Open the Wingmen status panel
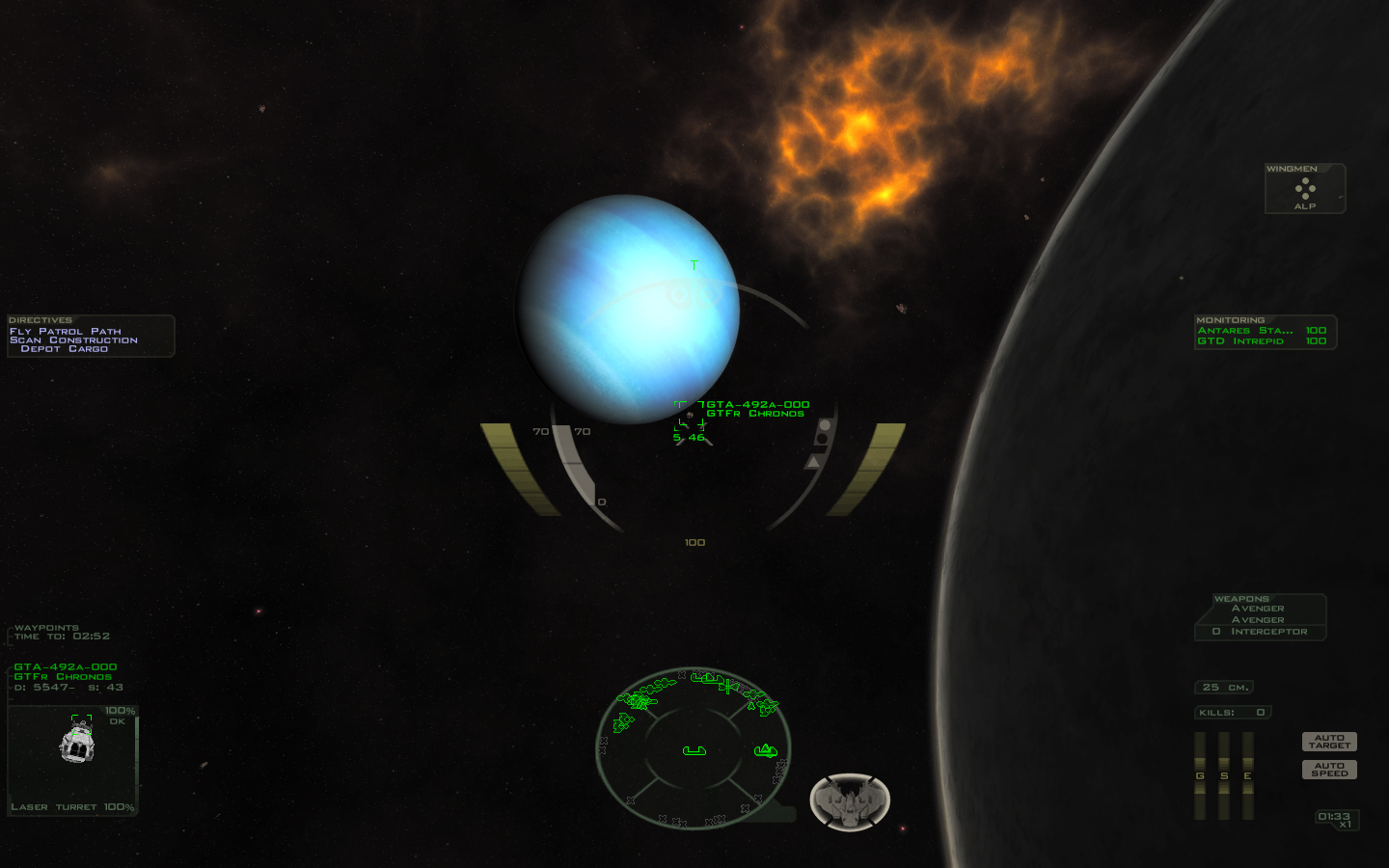This screenshot has height=868, width=1389. tap(1305, 189)
